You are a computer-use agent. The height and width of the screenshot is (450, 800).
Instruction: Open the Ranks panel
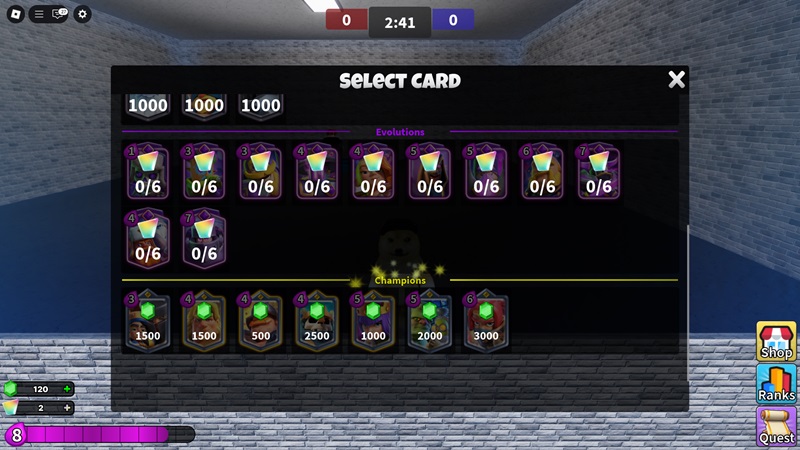776,384
